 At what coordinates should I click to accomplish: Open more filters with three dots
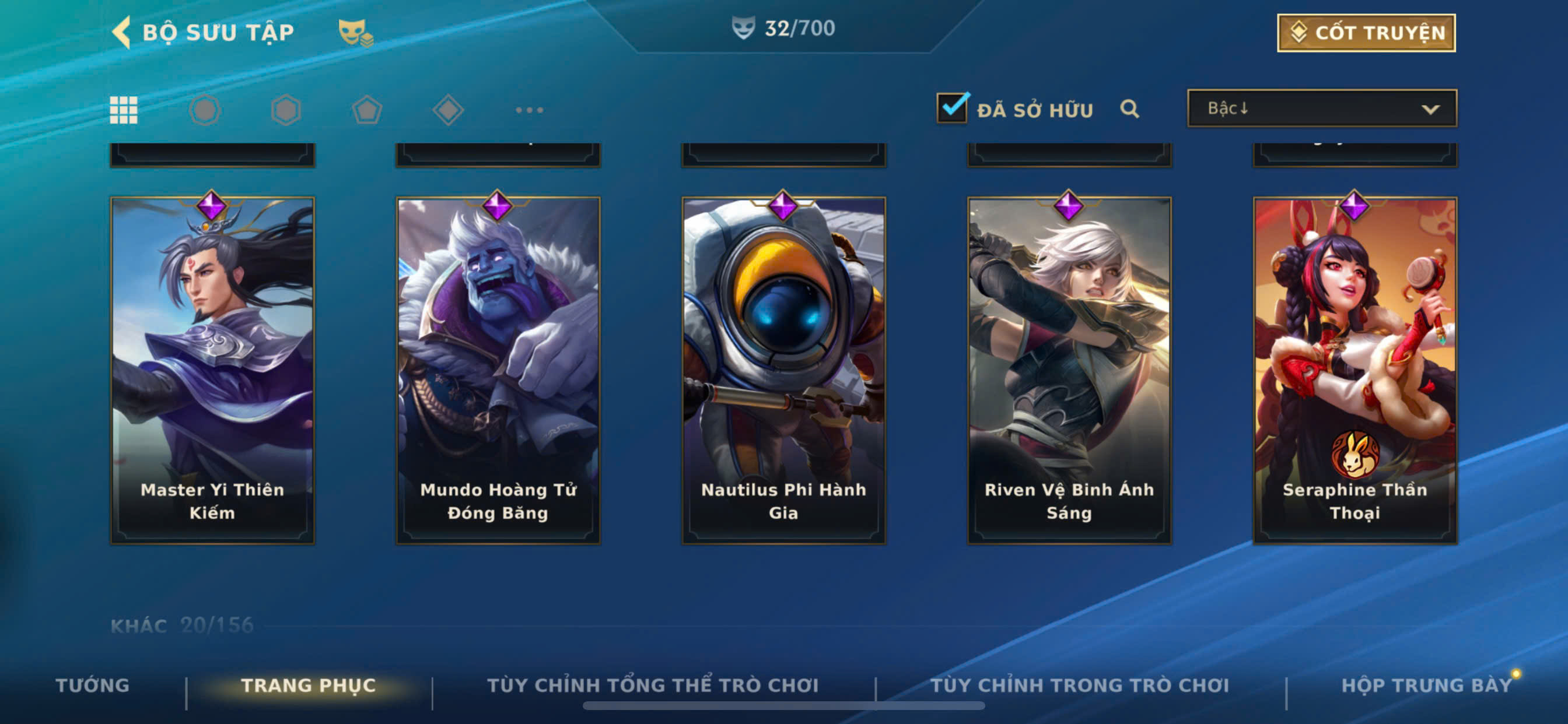(x=529, y=110)
